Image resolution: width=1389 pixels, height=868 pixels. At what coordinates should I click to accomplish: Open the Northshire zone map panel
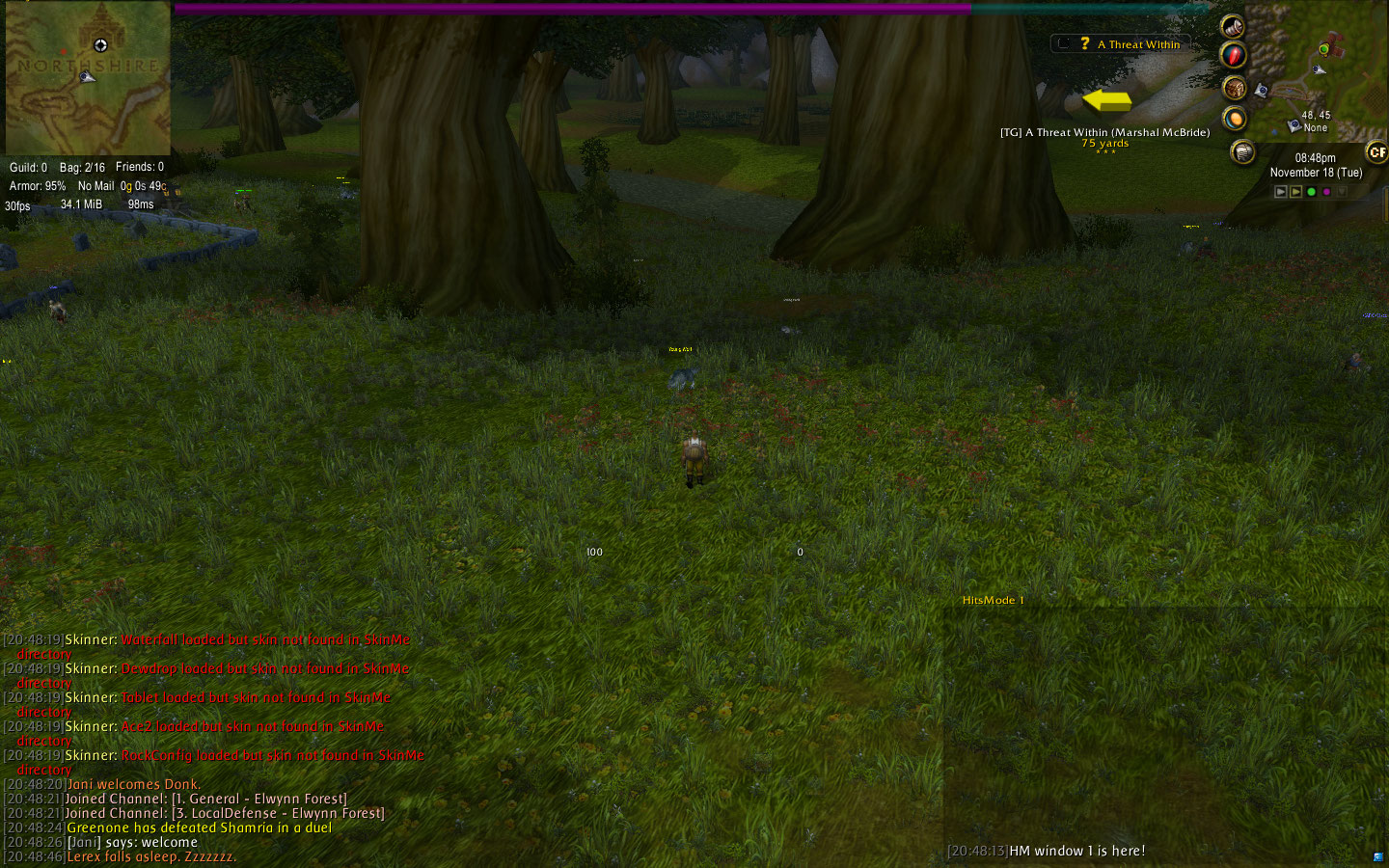(87, 77)
